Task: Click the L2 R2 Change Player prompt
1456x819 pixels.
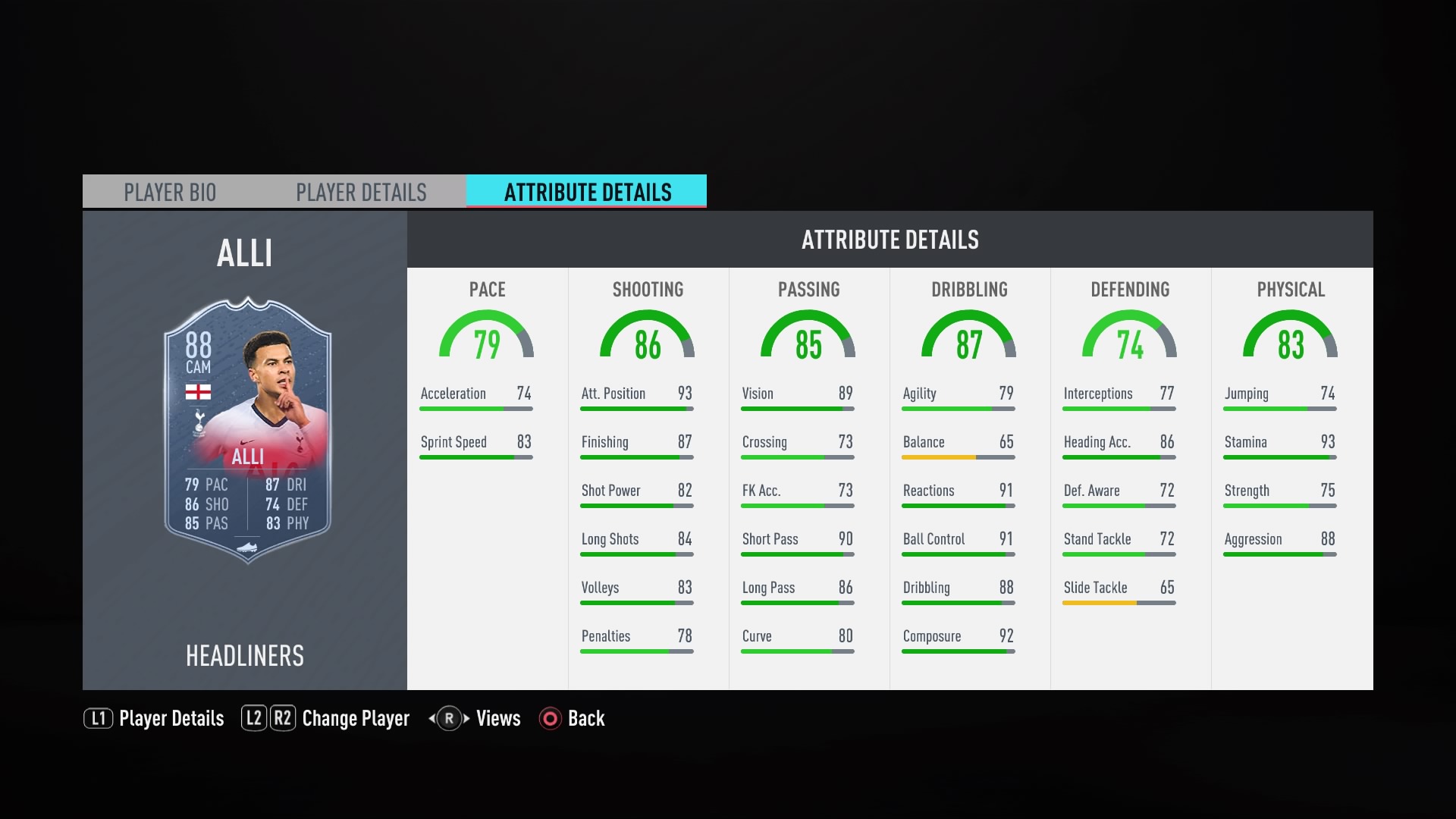Action: point(326,719)
